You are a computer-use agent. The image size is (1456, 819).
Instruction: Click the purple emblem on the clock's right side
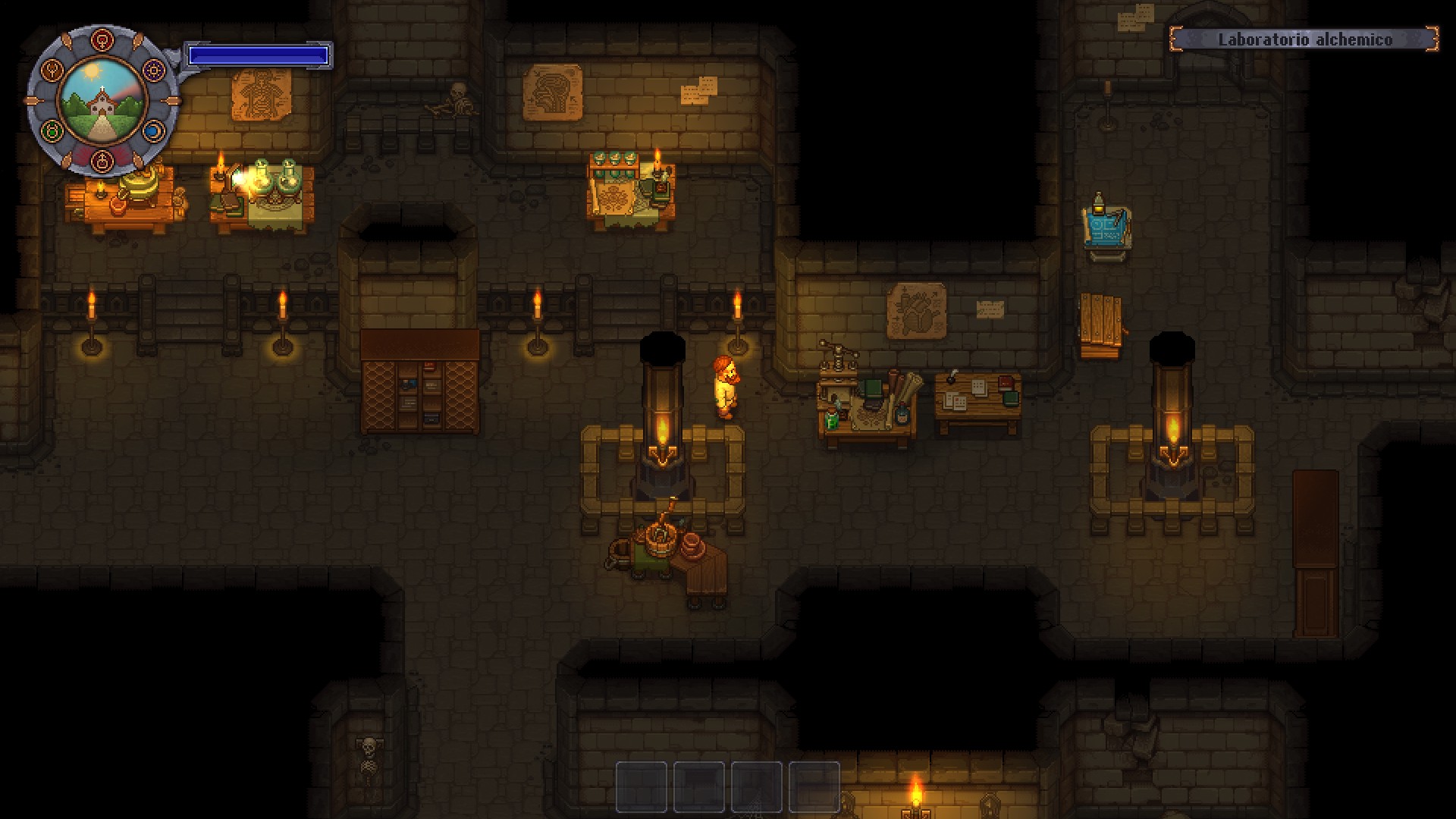[x=154, y=68]
